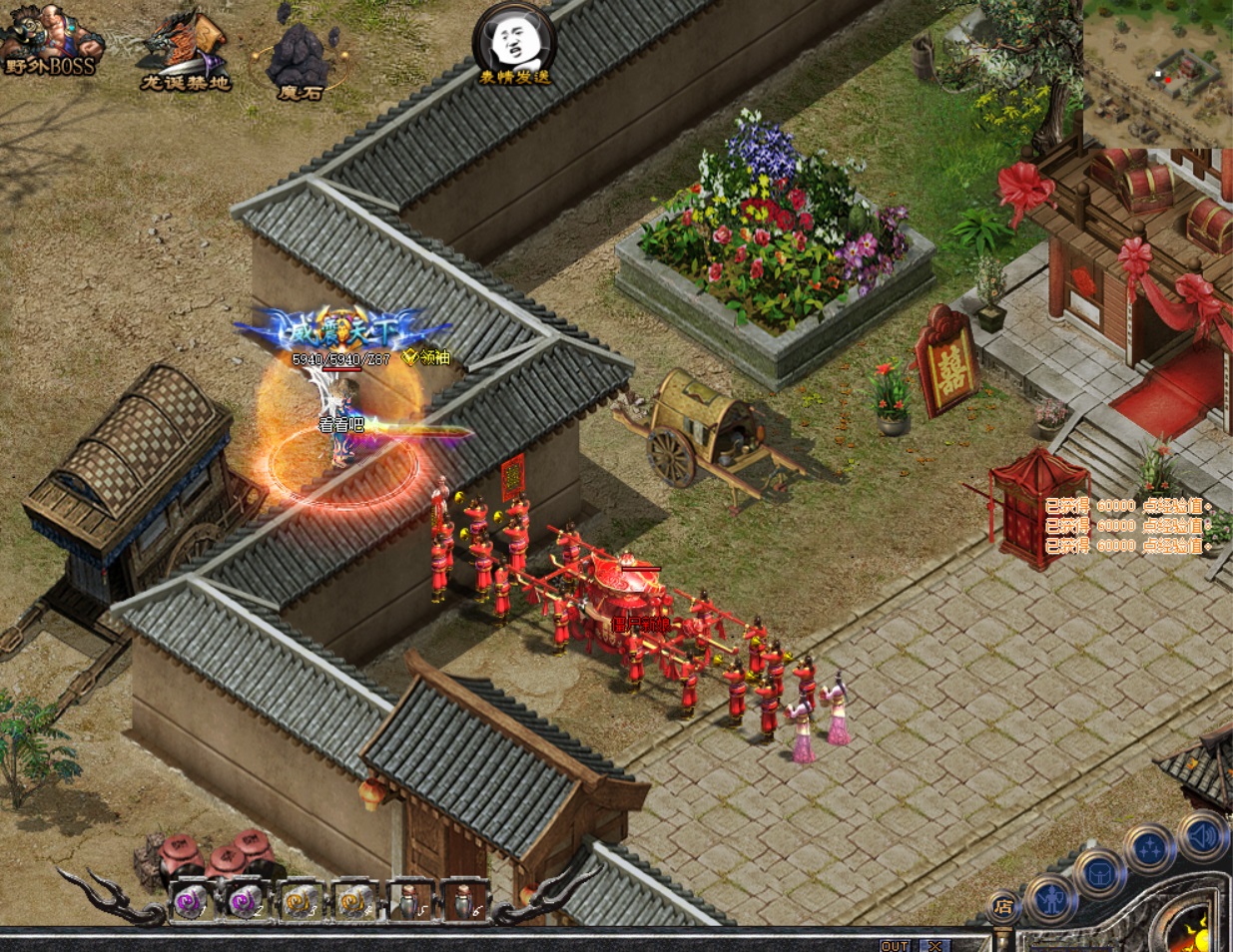
Task: Open the bag inventory button
Action: pyautogui.click(x=1099, y=873)
